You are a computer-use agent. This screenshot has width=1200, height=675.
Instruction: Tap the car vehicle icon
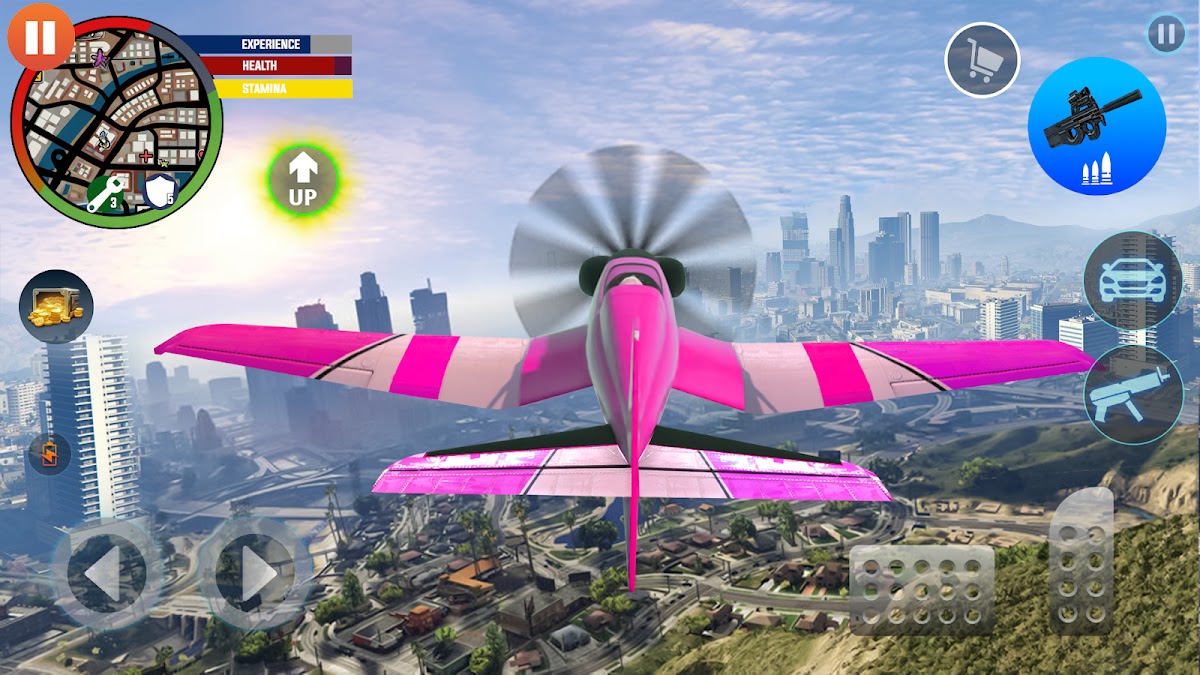coord(1132,281)
